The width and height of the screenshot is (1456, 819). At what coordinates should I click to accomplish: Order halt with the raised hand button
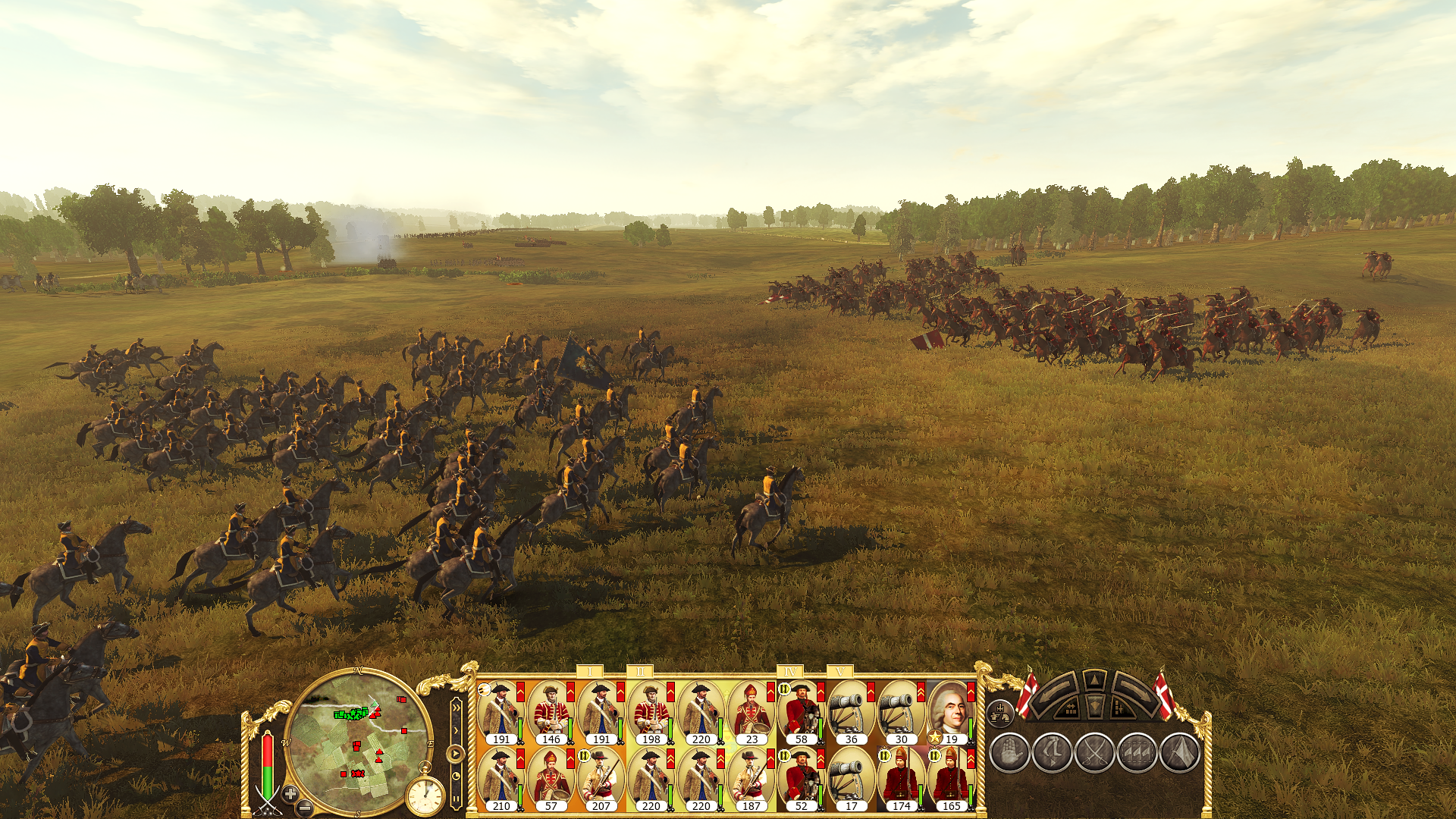tap(1009, 753)
